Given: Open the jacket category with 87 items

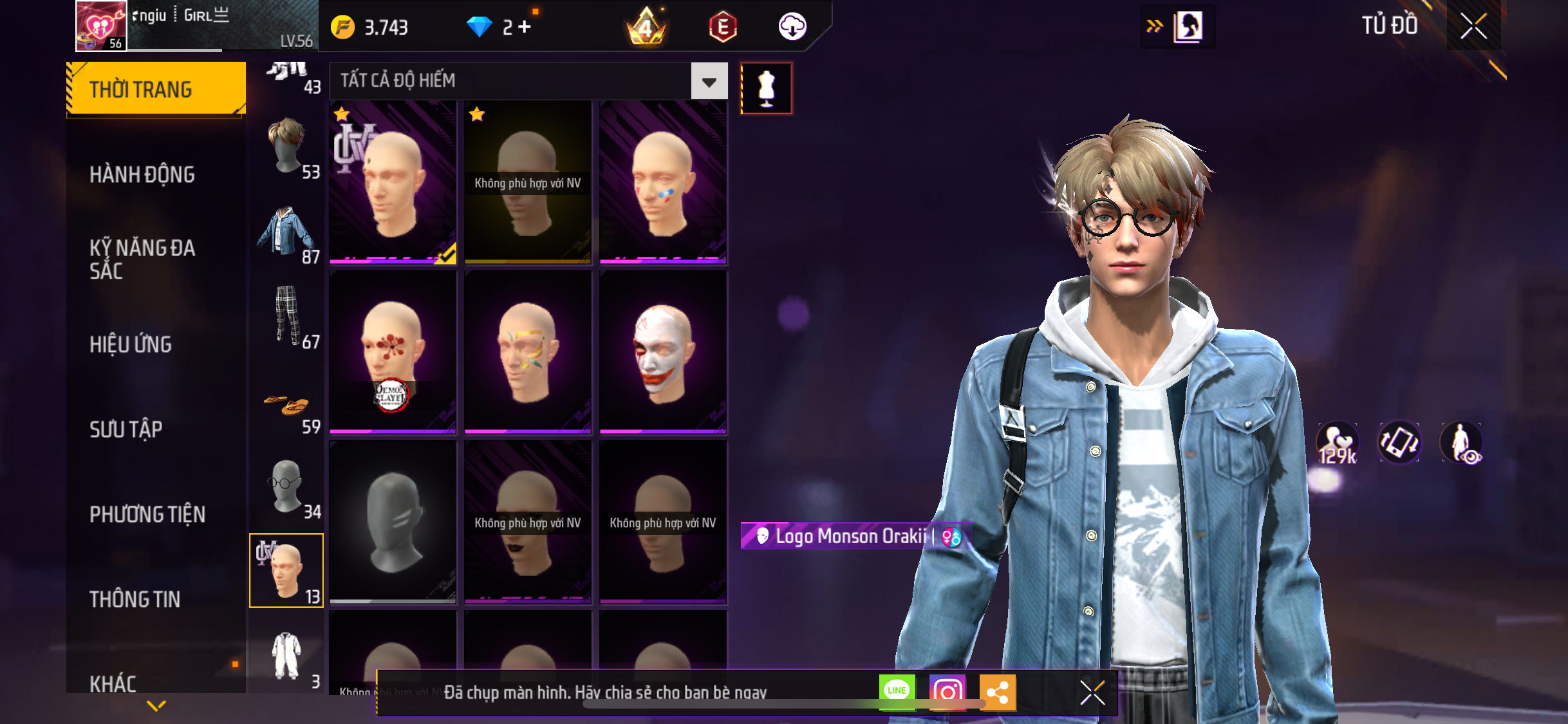Looking at the screenshot, I should [287, 233].
